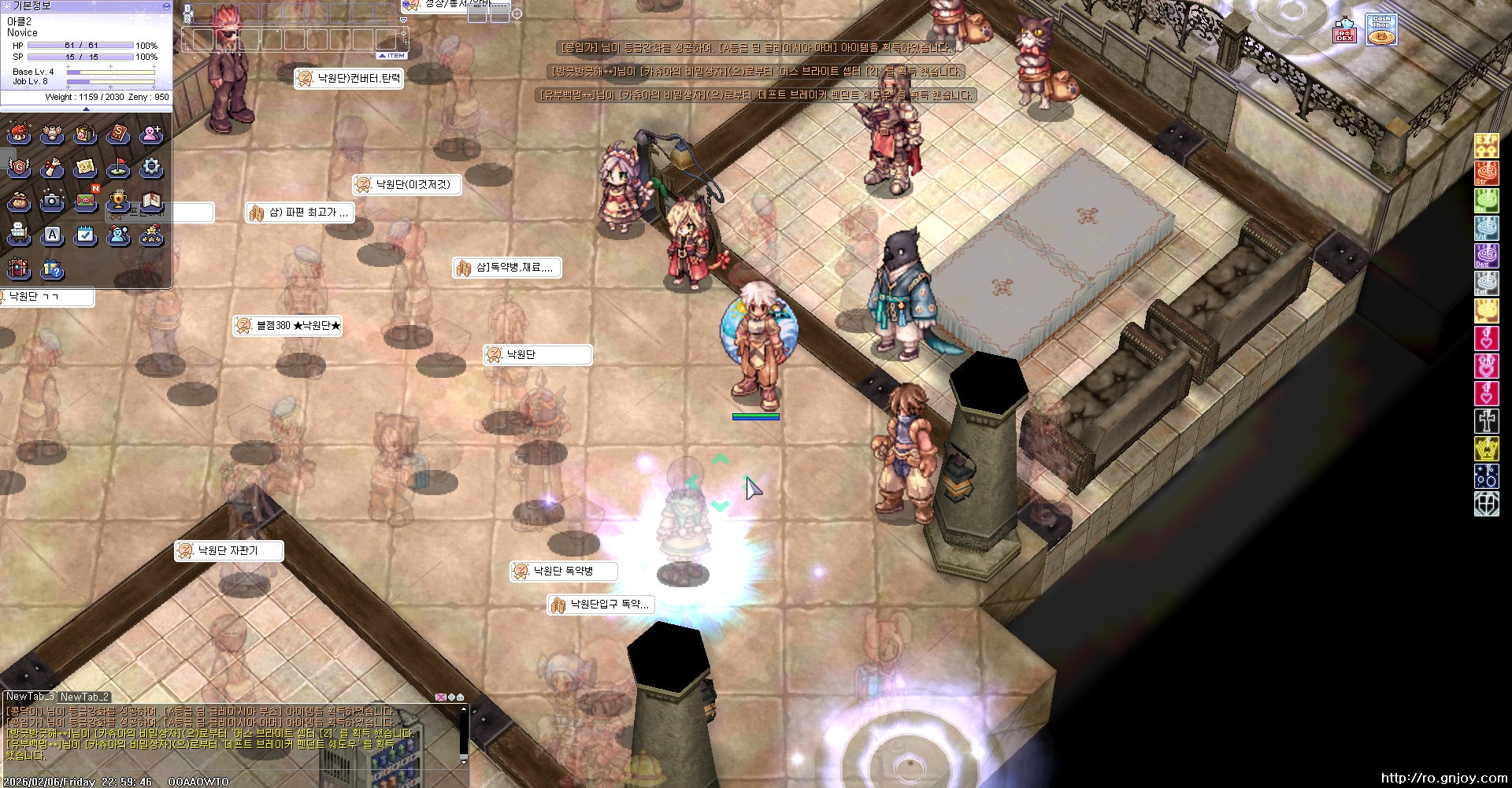The image size is (1512, 788).
Task: Open the RODEX mailbox
Action: [x=1344, y=31]
